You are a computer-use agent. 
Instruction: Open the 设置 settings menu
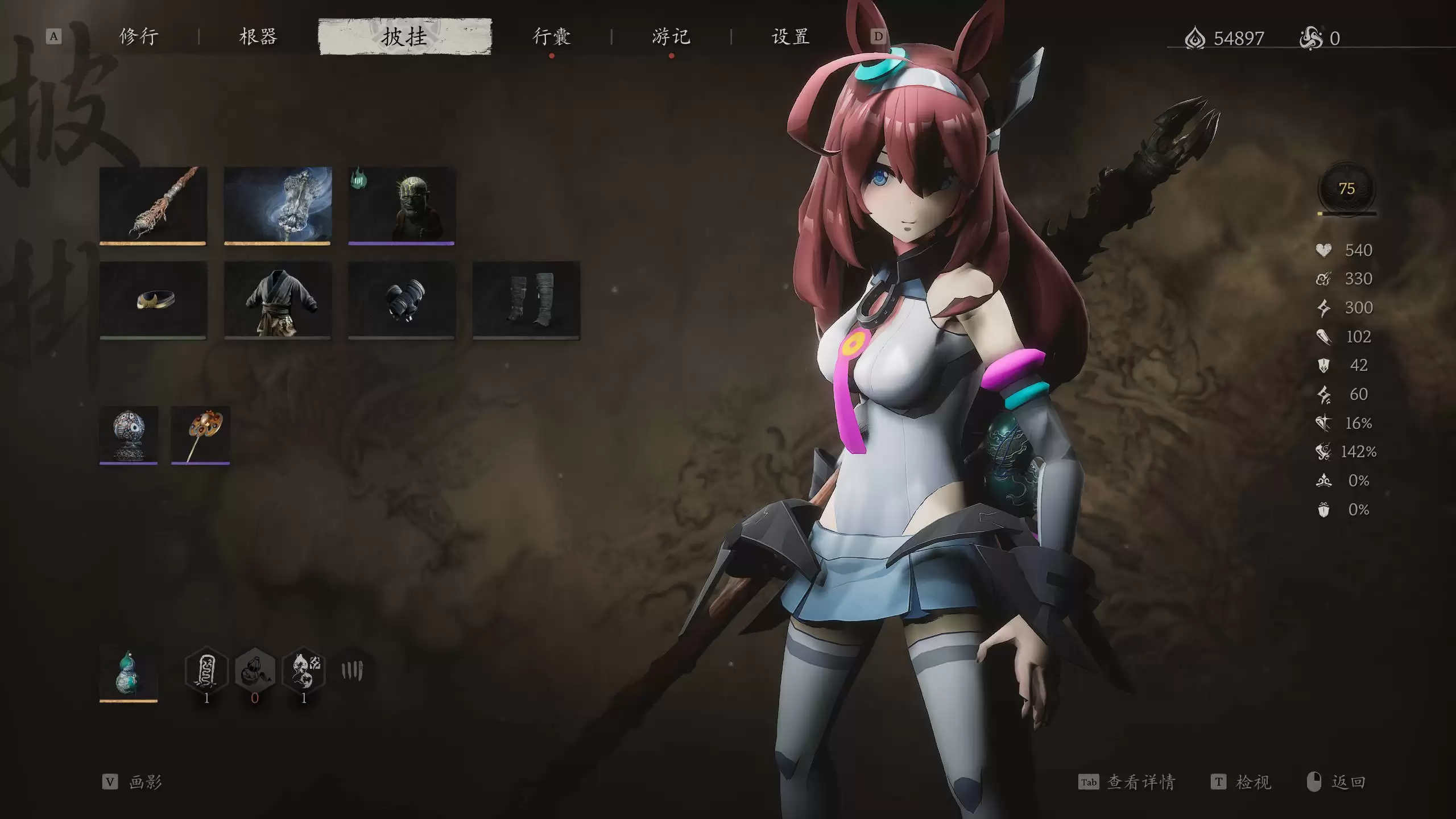click(x=792, y=37)
